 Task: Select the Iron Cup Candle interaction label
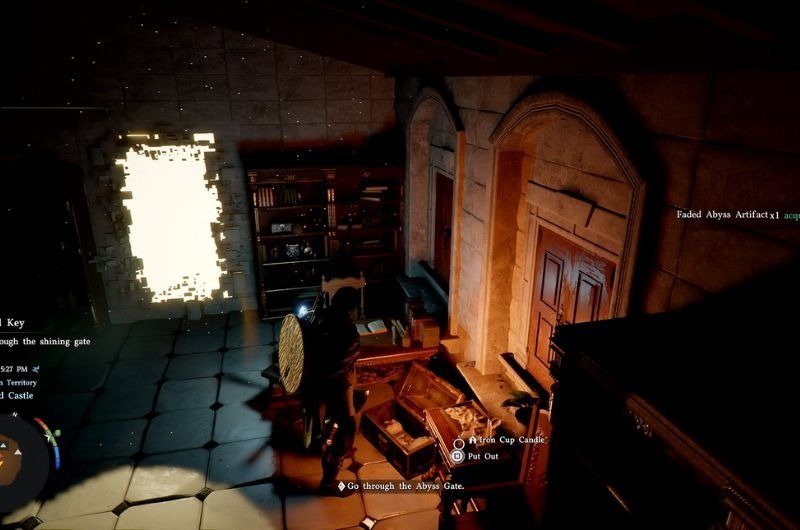click(x=508, y=439)
